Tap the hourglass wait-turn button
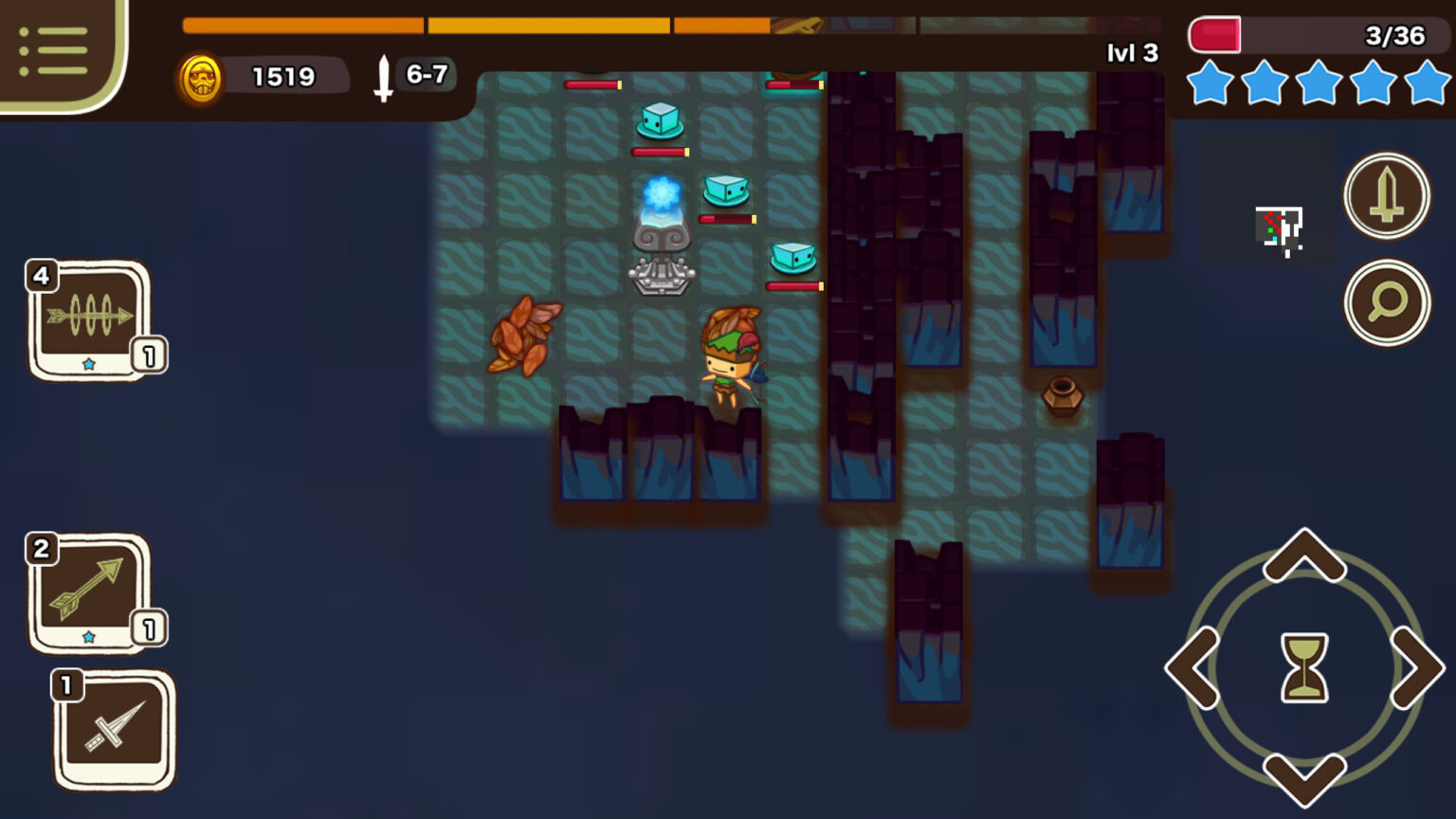 pyautogui.click(x=1304, y=668)
